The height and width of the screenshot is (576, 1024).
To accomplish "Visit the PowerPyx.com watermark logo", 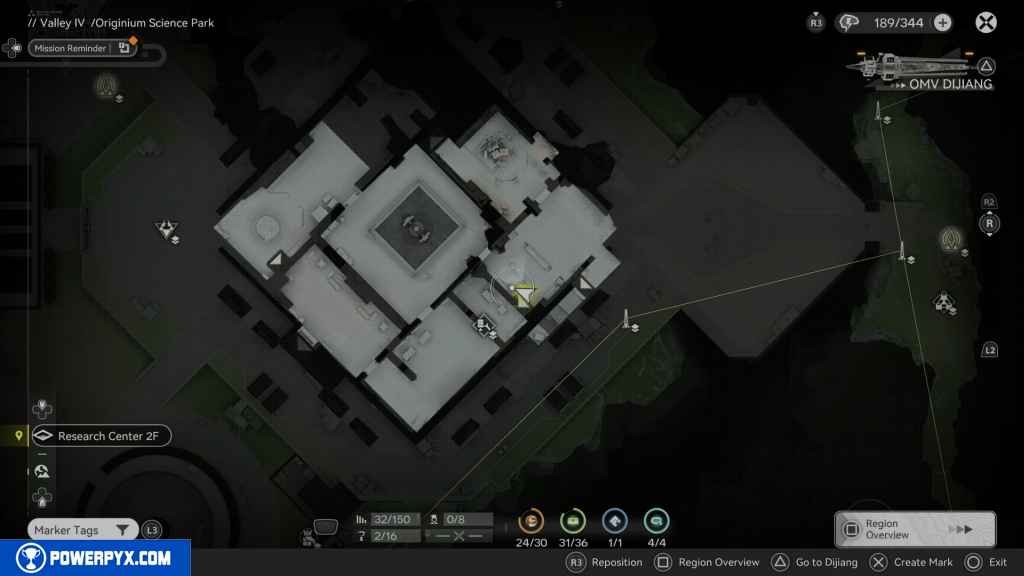I will [95, 558].
